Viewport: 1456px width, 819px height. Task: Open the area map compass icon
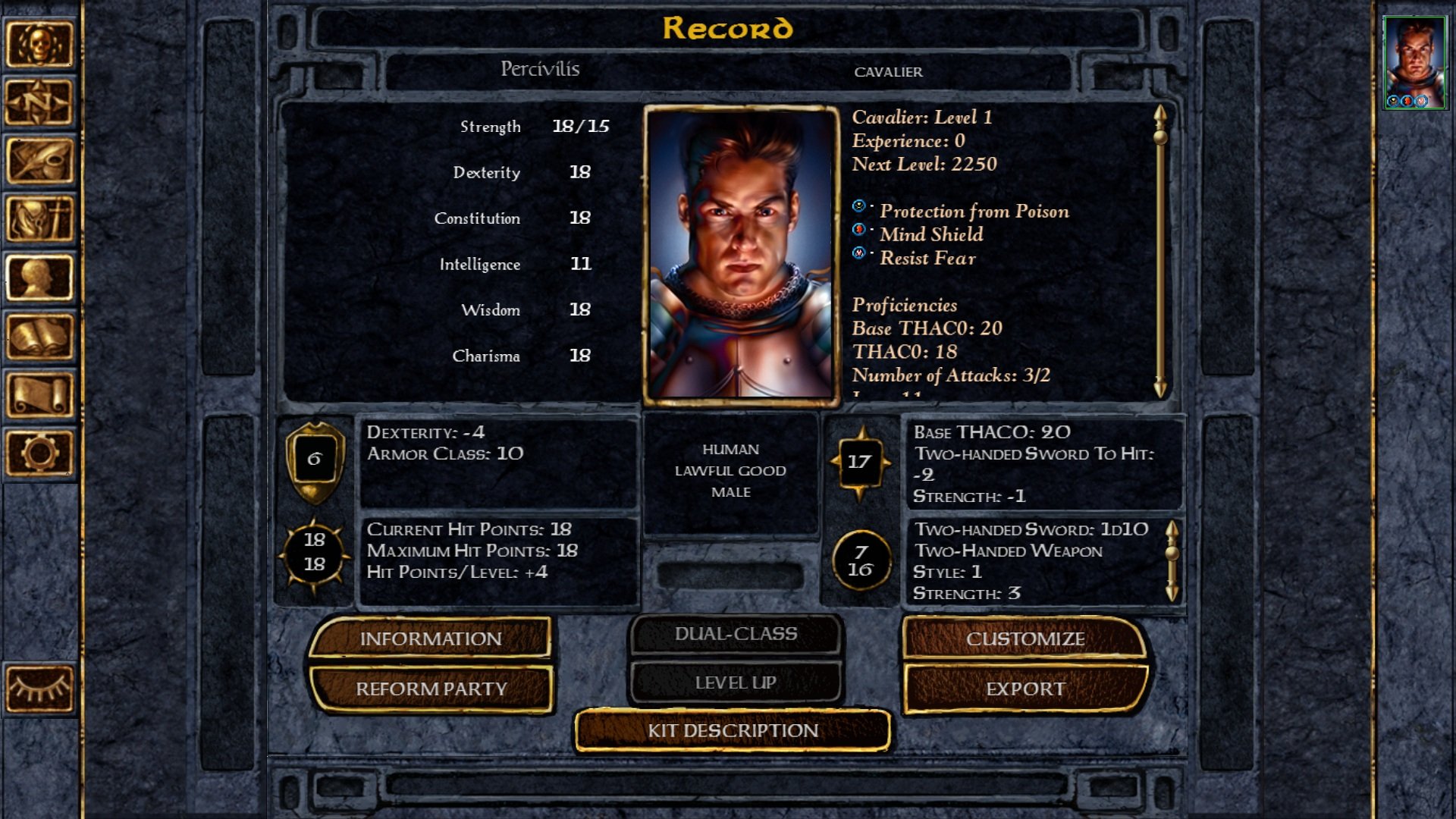tap(39, 102)
